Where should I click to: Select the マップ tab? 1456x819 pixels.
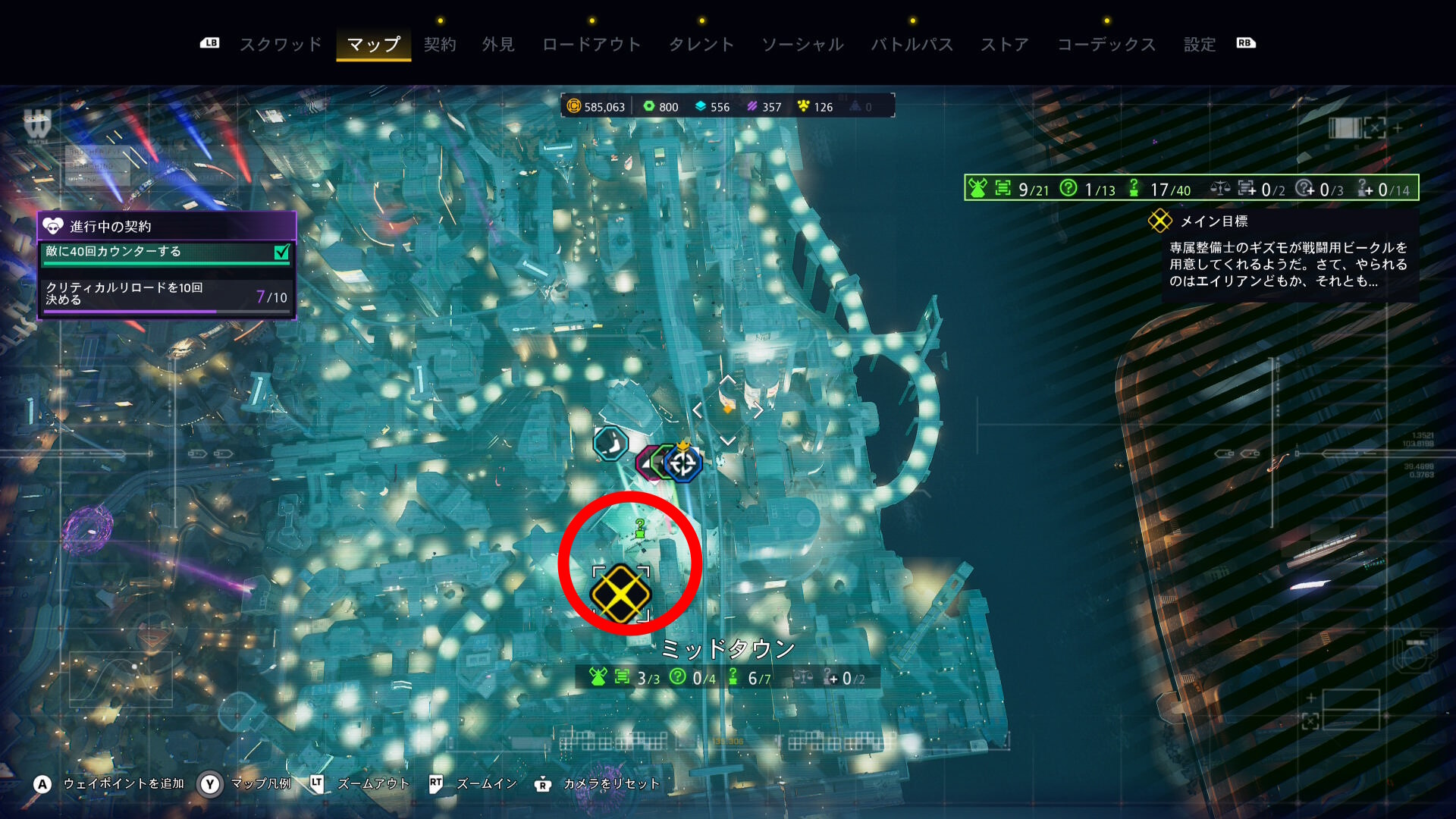coord(373,45)
